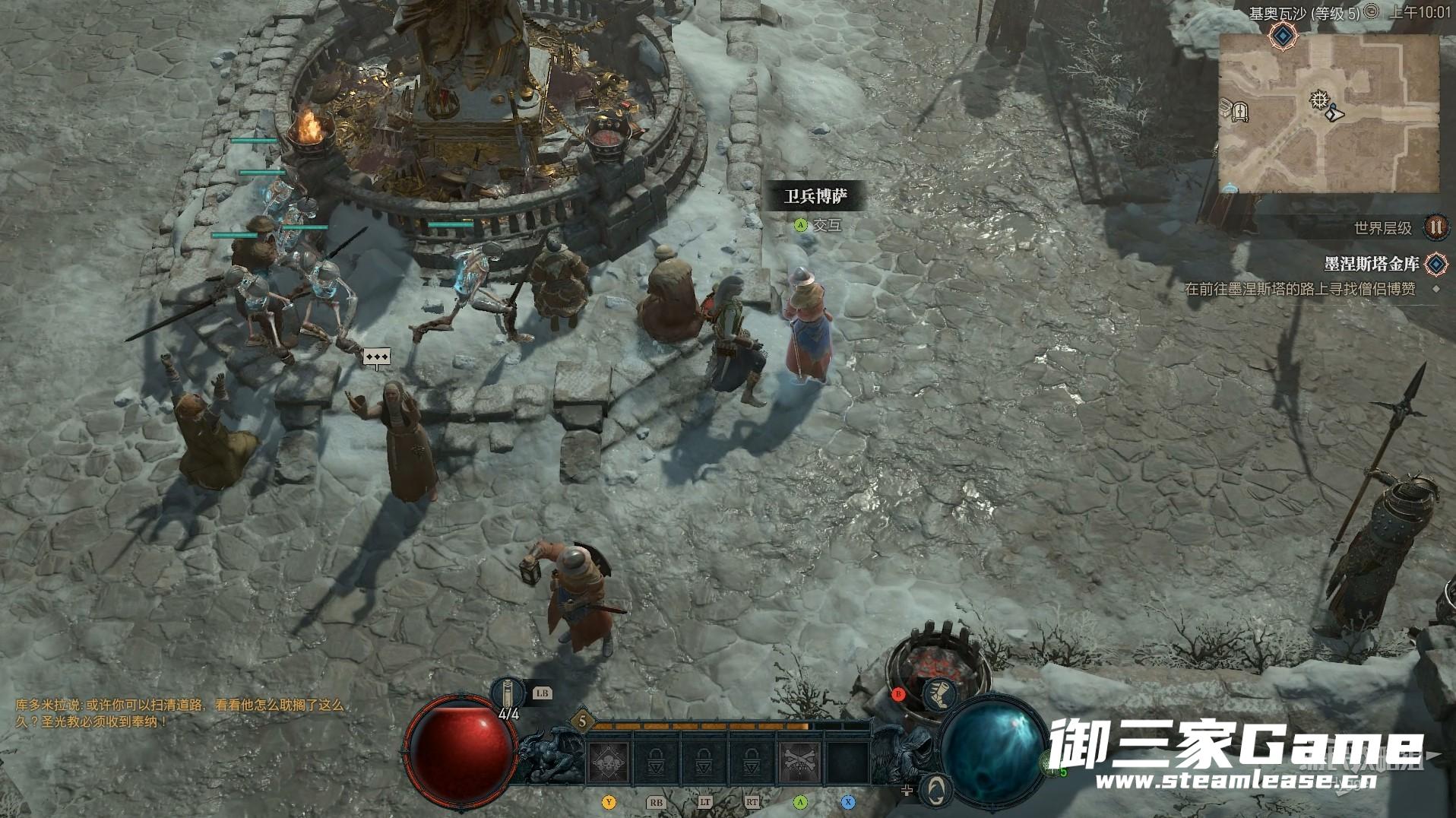
Task: Activate the skull-and-crossbones skill slot
Action: click(x=799, y=761)
